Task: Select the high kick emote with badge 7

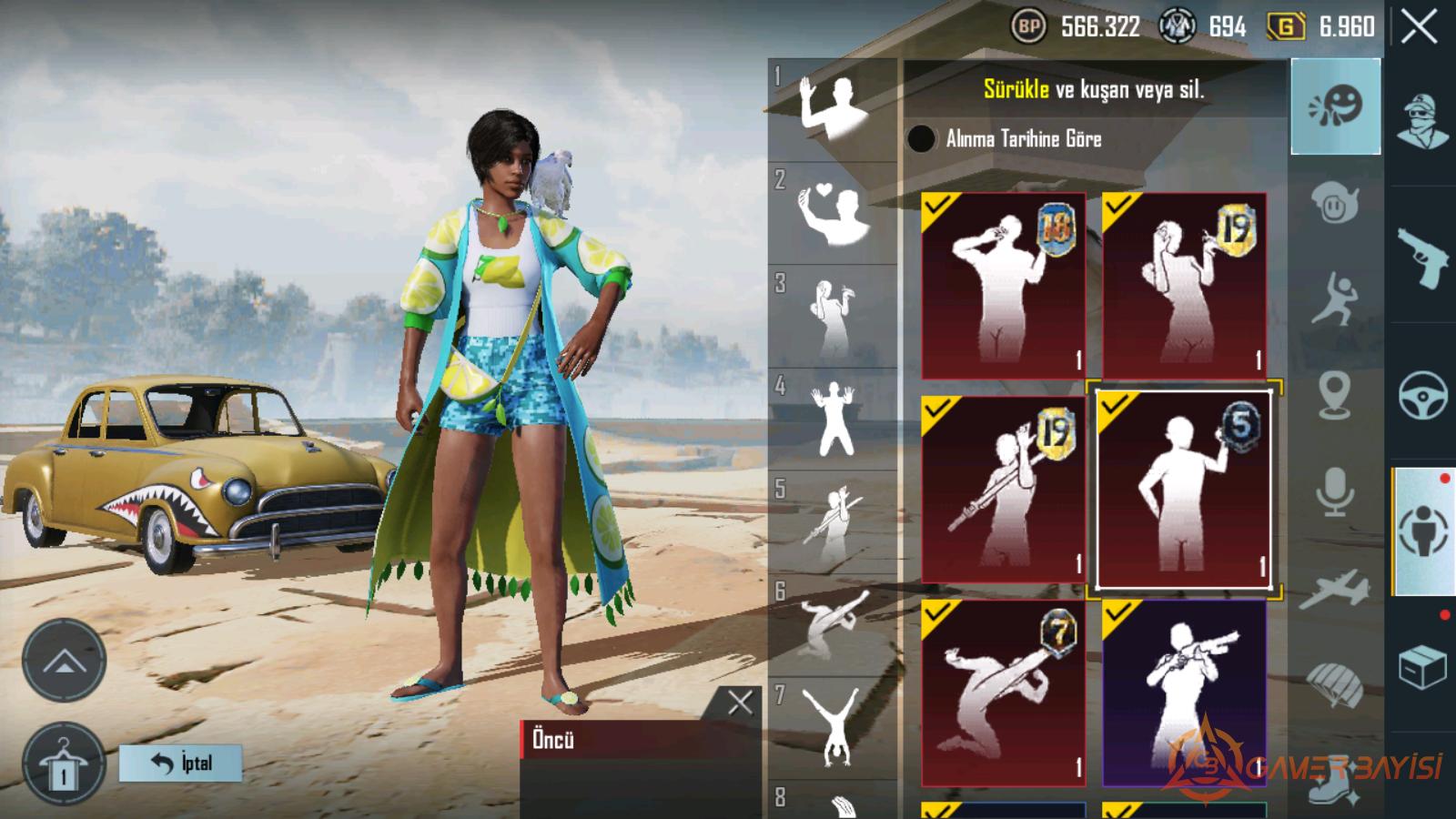Action: tap(1003, 693)
